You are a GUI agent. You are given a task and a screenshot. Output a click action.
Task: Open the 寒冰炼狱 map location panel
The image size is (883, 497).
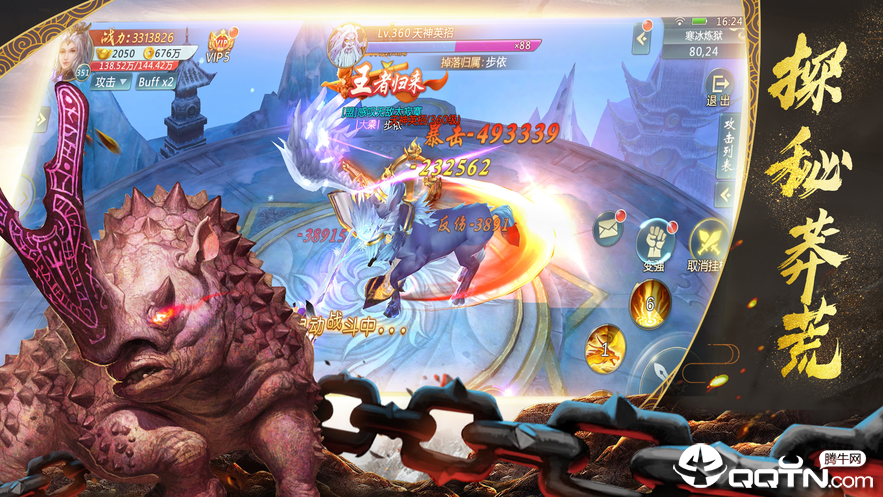703,42
